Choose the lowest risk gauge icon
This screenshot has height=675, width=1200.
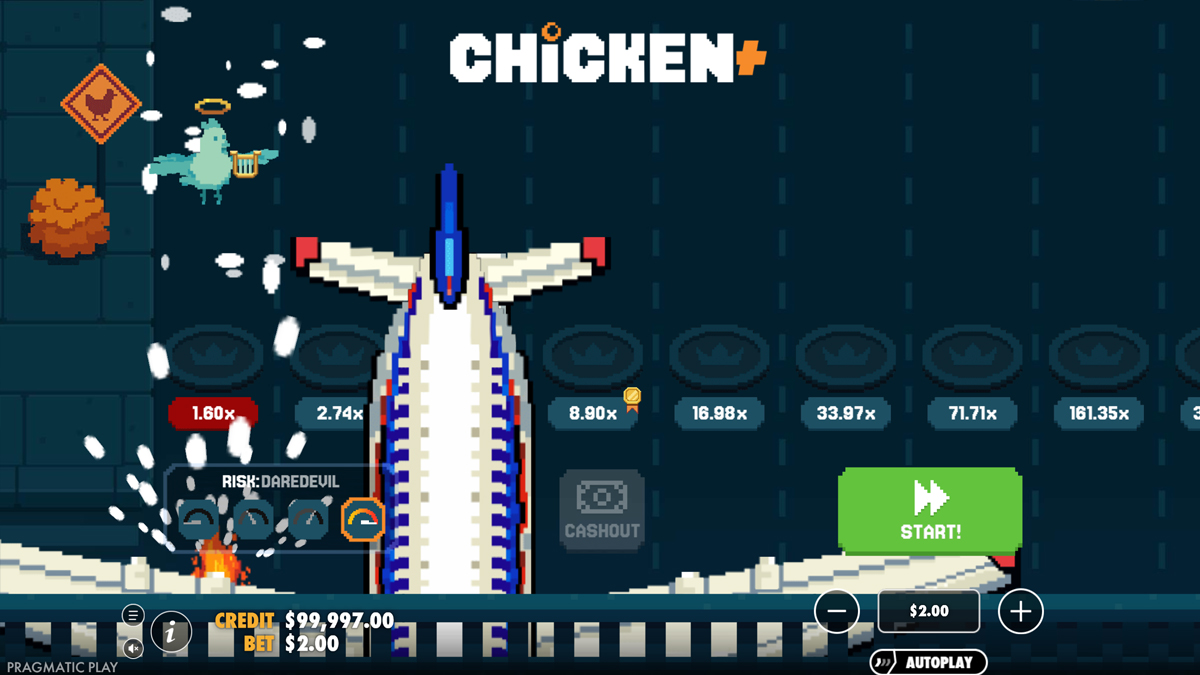(x=198, y=520)
